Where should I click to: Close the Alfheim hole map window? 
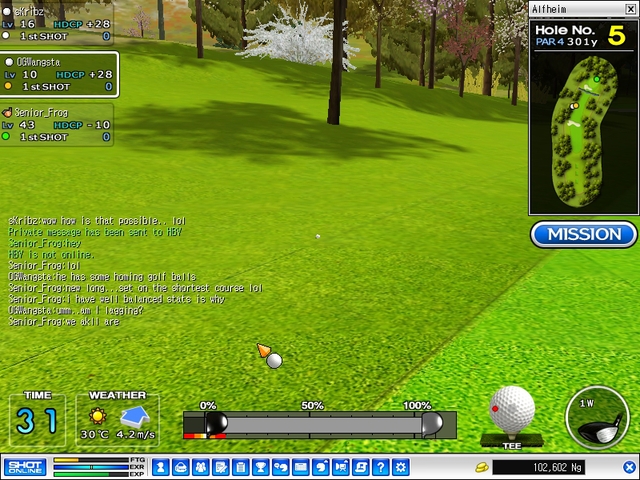coord(630,9)
